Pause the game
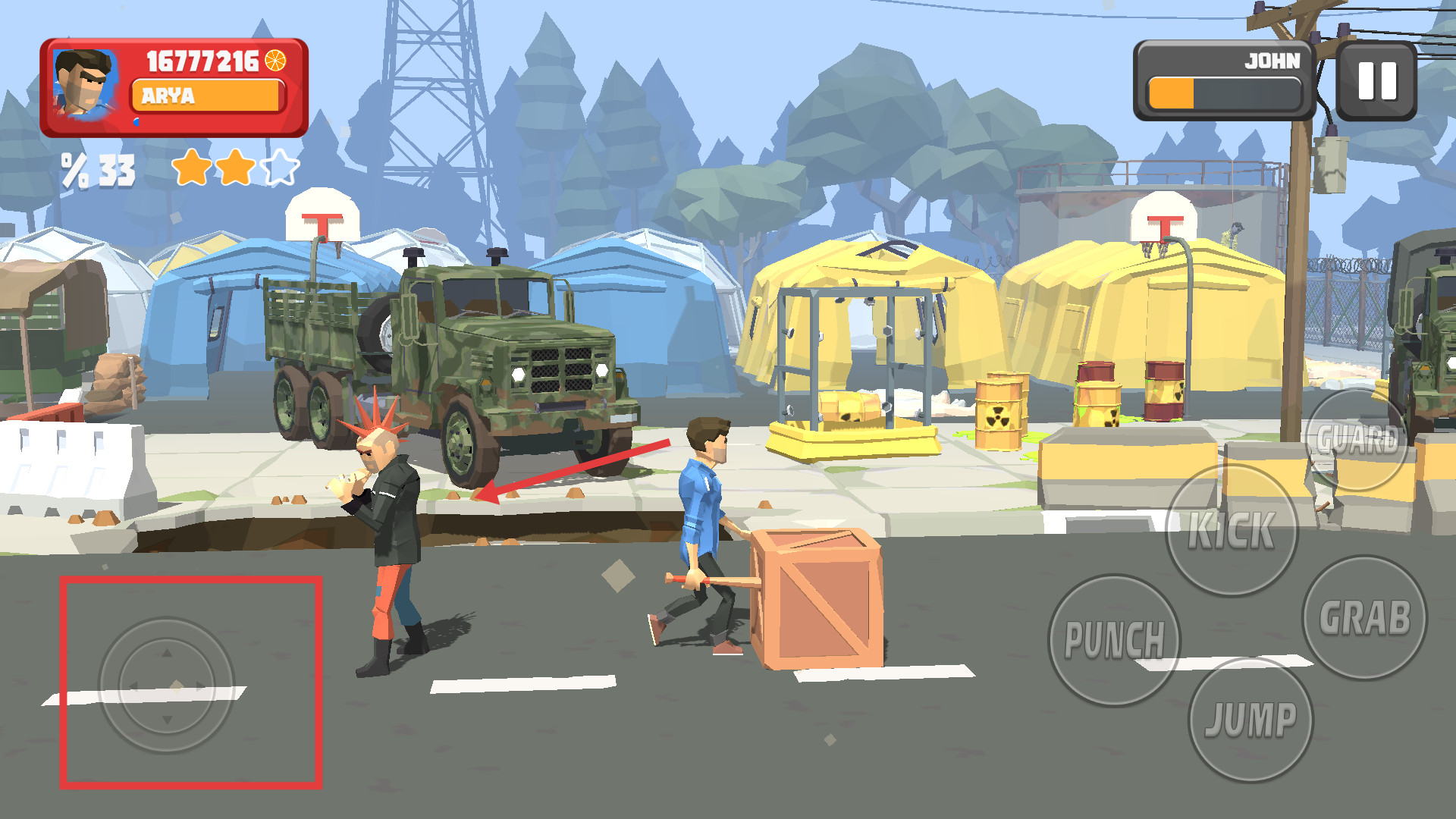 click(1376, 80)
